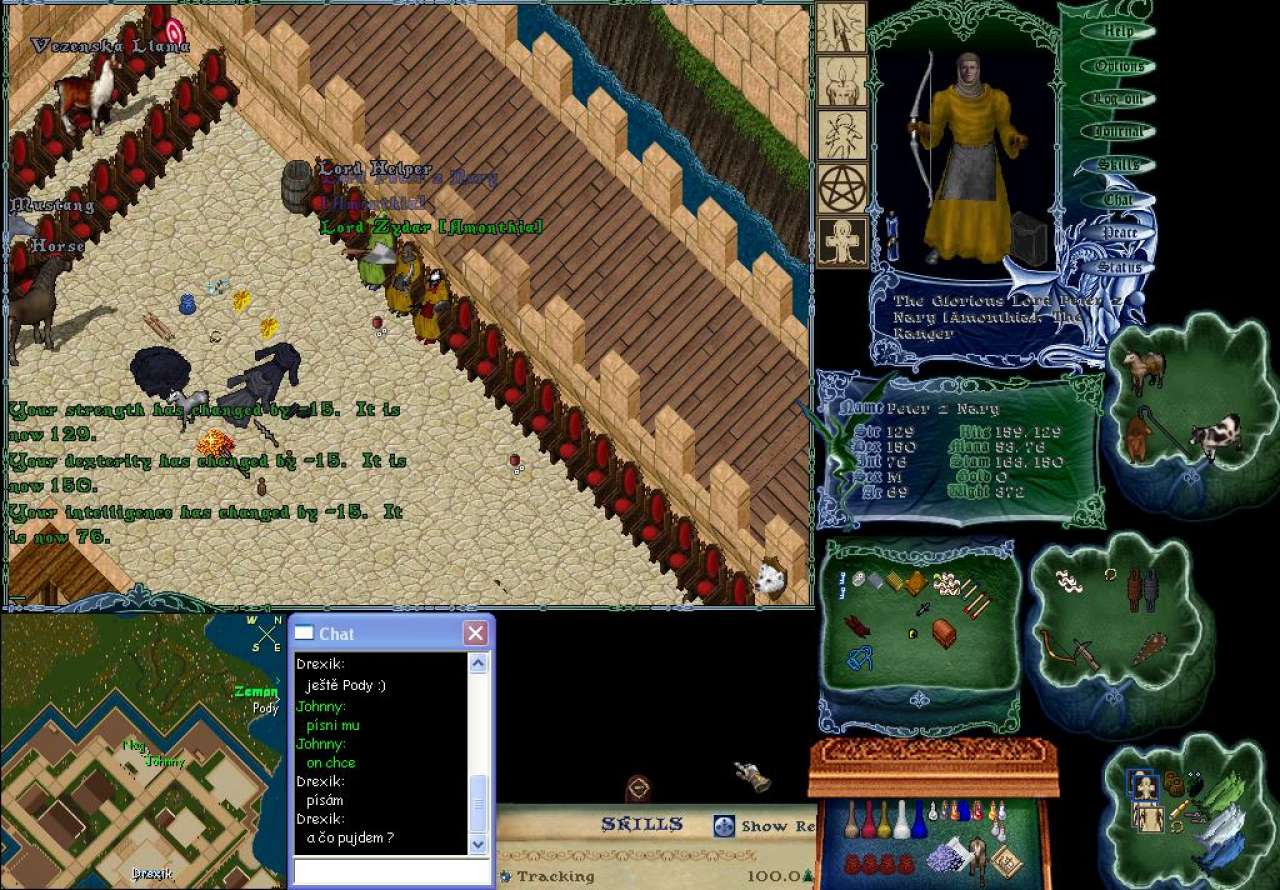Toggle the Peace combat mode button
Image resolution: width=1280 pixels, height=890 pixels.
(1118, 233)
